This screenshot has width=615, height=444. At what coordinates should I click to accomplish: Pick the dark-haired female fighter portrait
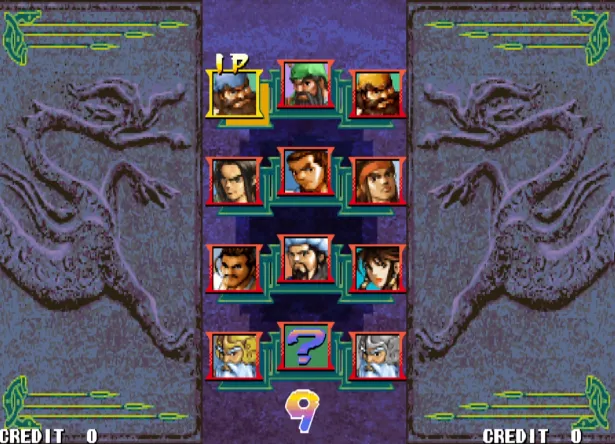coord(380,268)
